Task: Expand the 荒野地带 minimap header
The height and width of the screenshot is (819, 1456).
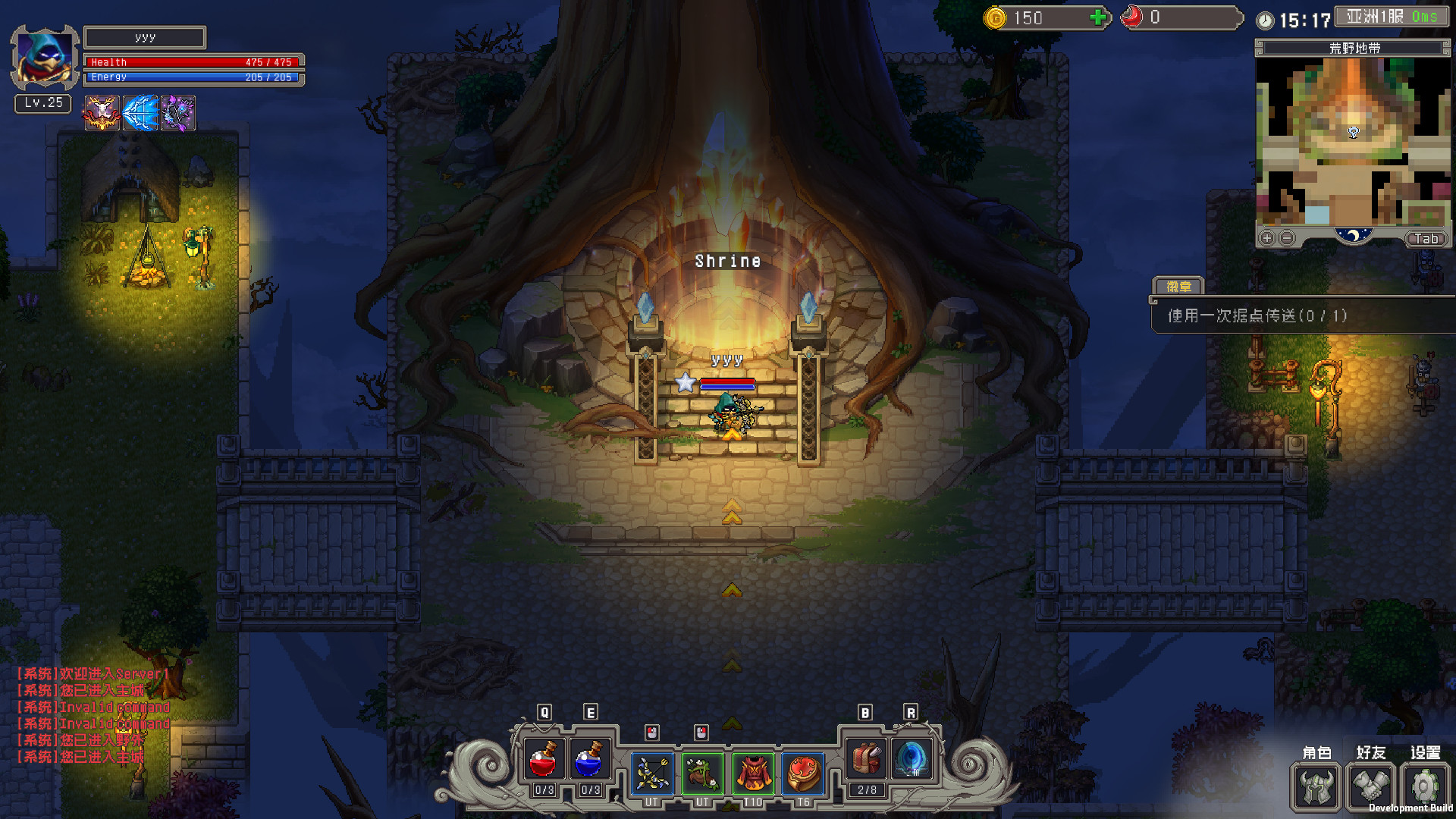Action: click(1354, 47)
